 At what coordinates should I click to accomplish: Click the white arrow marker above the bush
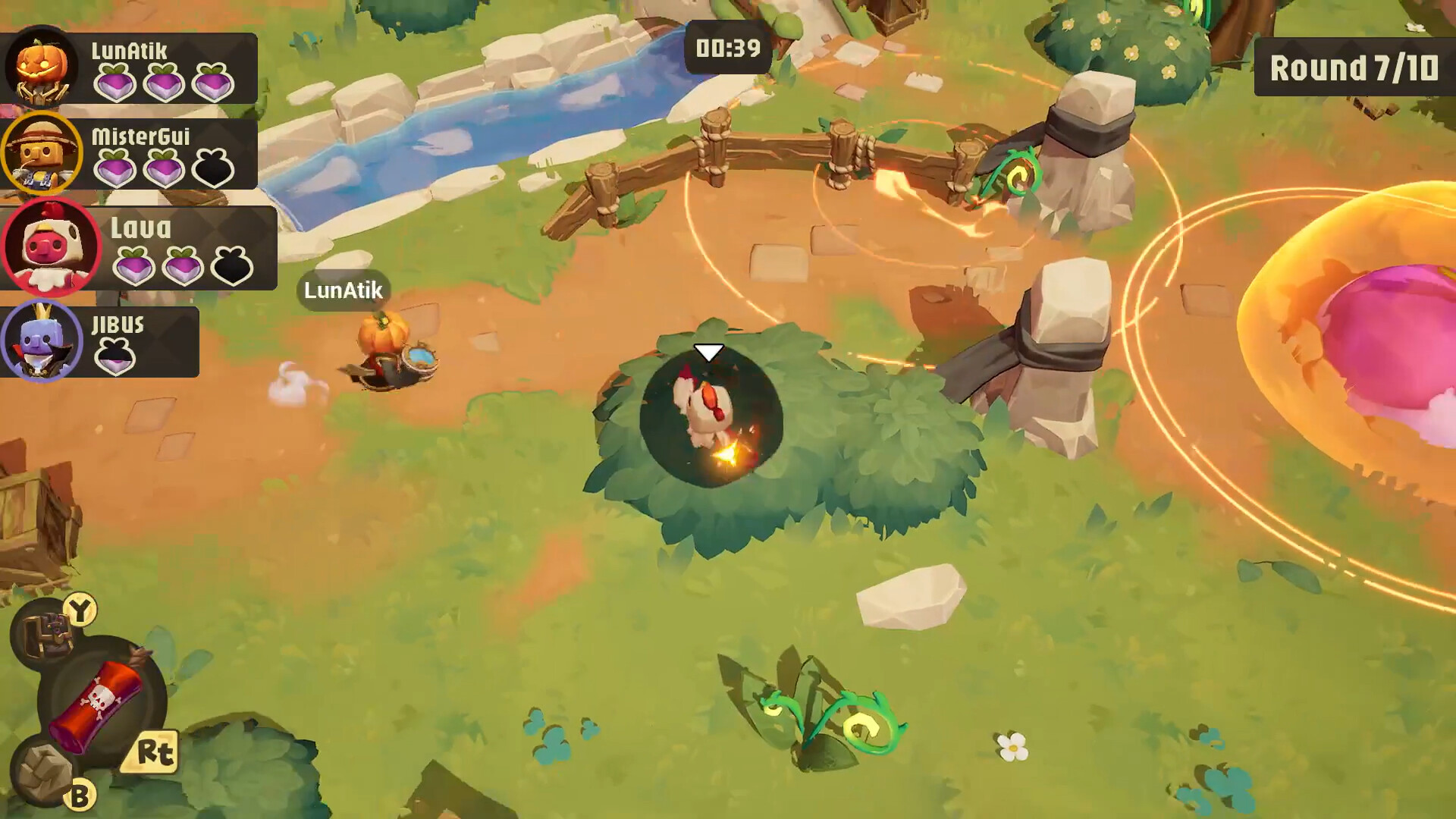(x=708, y=351)
